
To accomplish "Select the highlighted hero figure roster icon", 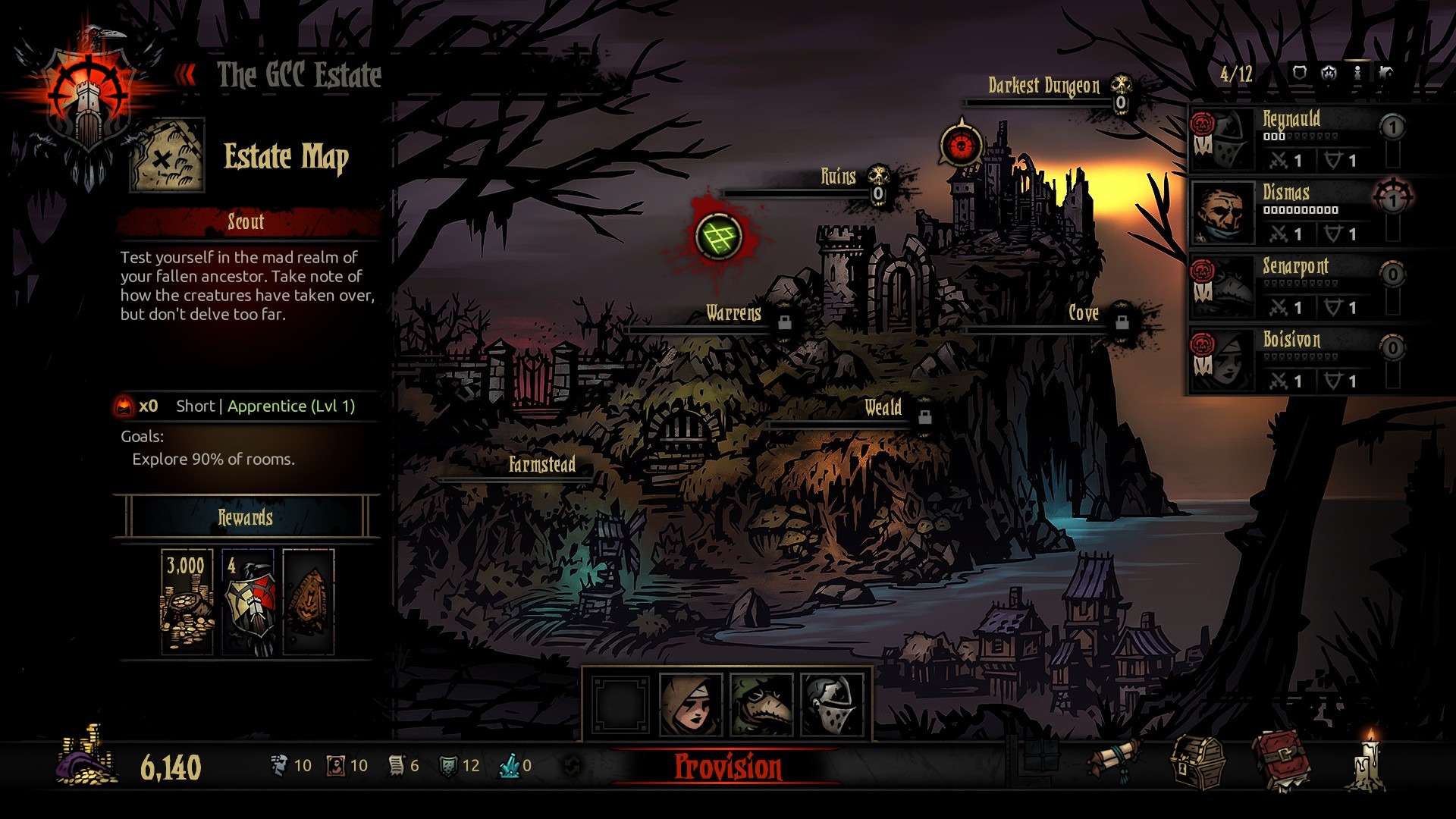I will 1356,74.
